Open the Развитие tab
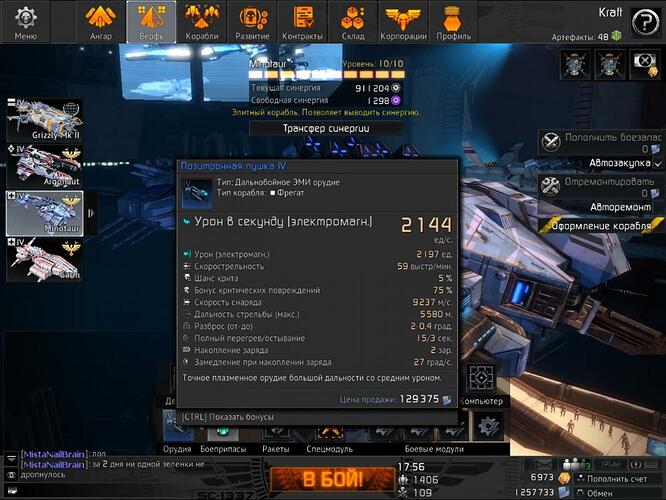 [252, 21]
